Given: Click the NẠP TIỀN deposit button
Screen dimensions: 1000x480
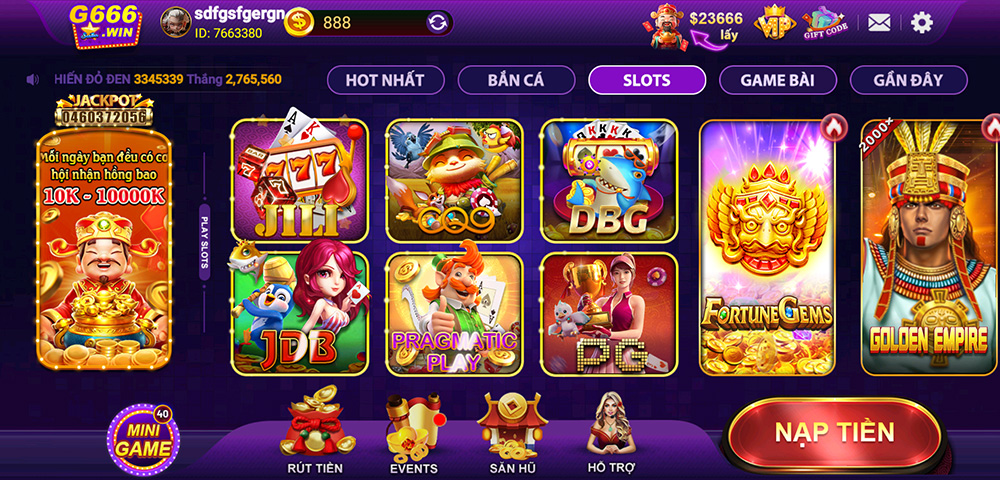Looking at the screenshot, I should pyautogui.click(x=834, y=432).
